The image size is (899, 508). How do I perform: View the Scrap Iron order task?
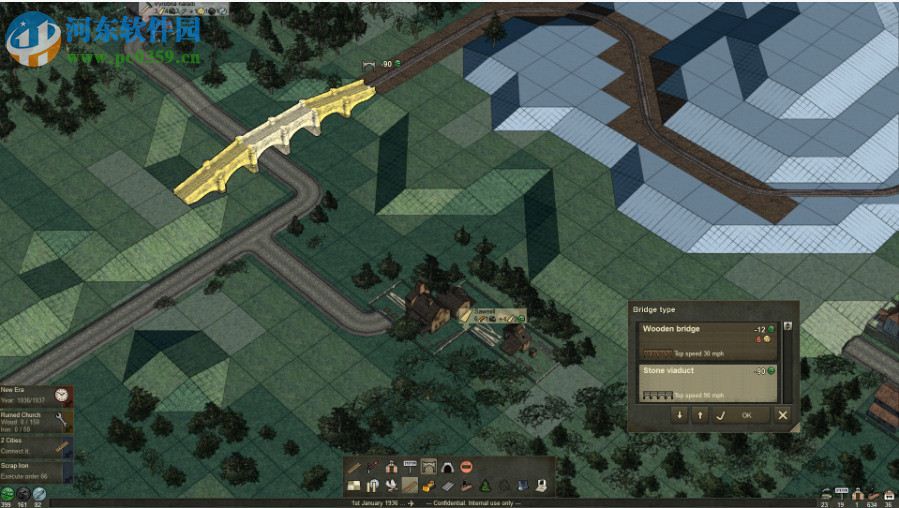pyautogui.click(x=36, y=471)
